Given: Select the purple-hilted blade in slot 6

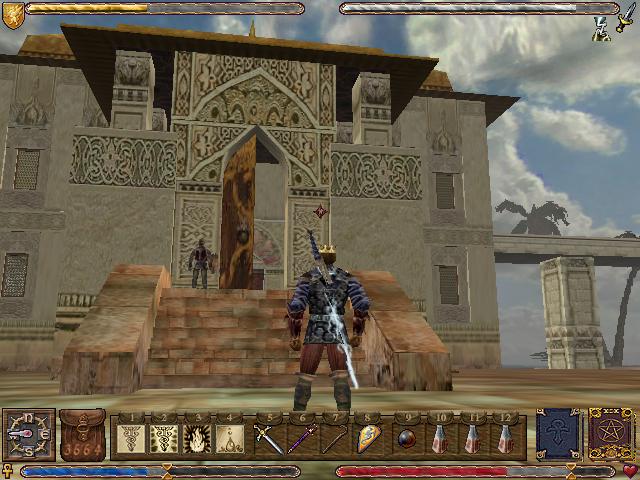Looking at the screenshot, I should 302,438.
